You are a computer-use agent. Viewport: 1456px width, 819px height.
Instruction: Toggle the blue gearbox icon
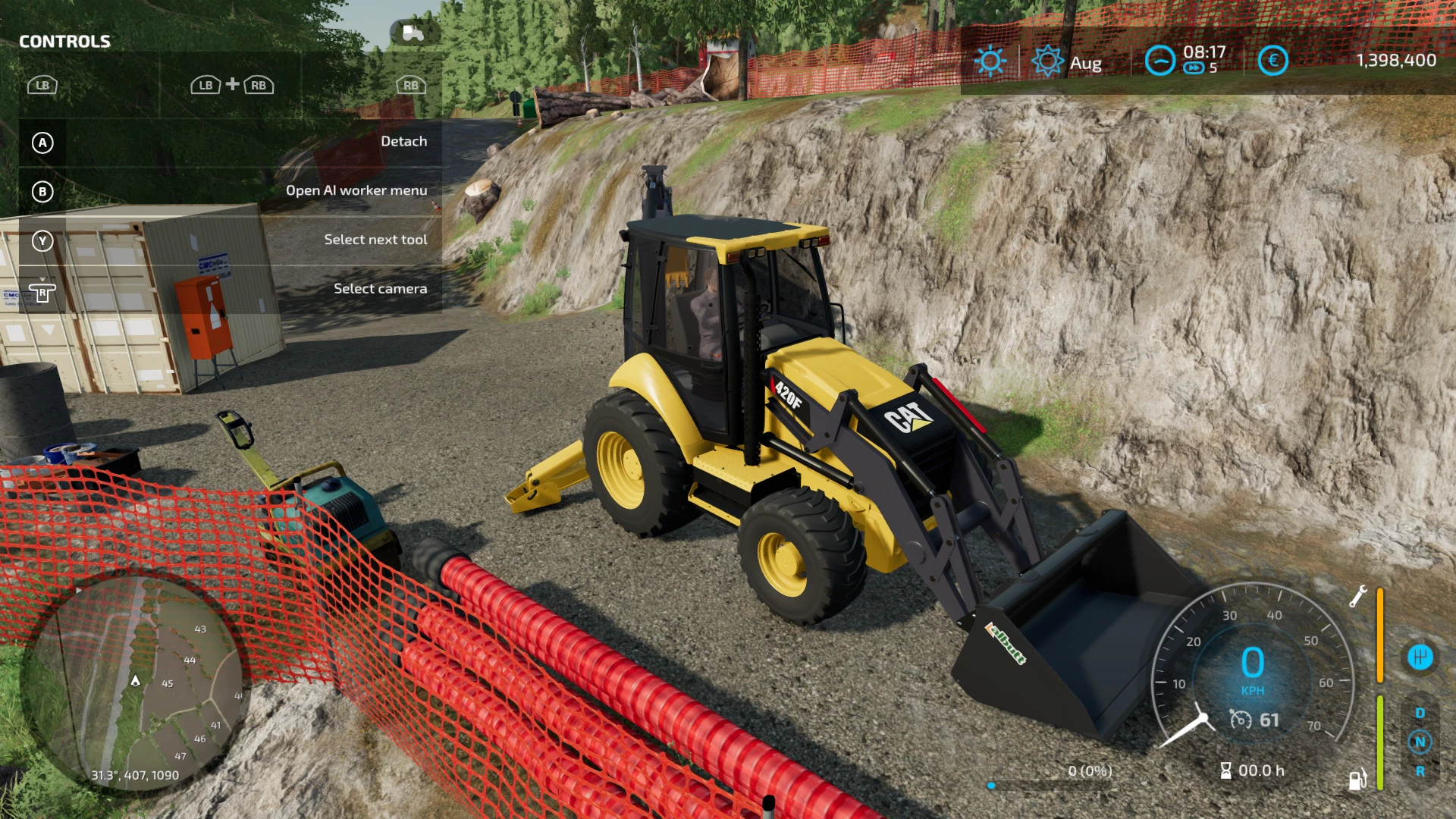click(x=1420, y=657)
